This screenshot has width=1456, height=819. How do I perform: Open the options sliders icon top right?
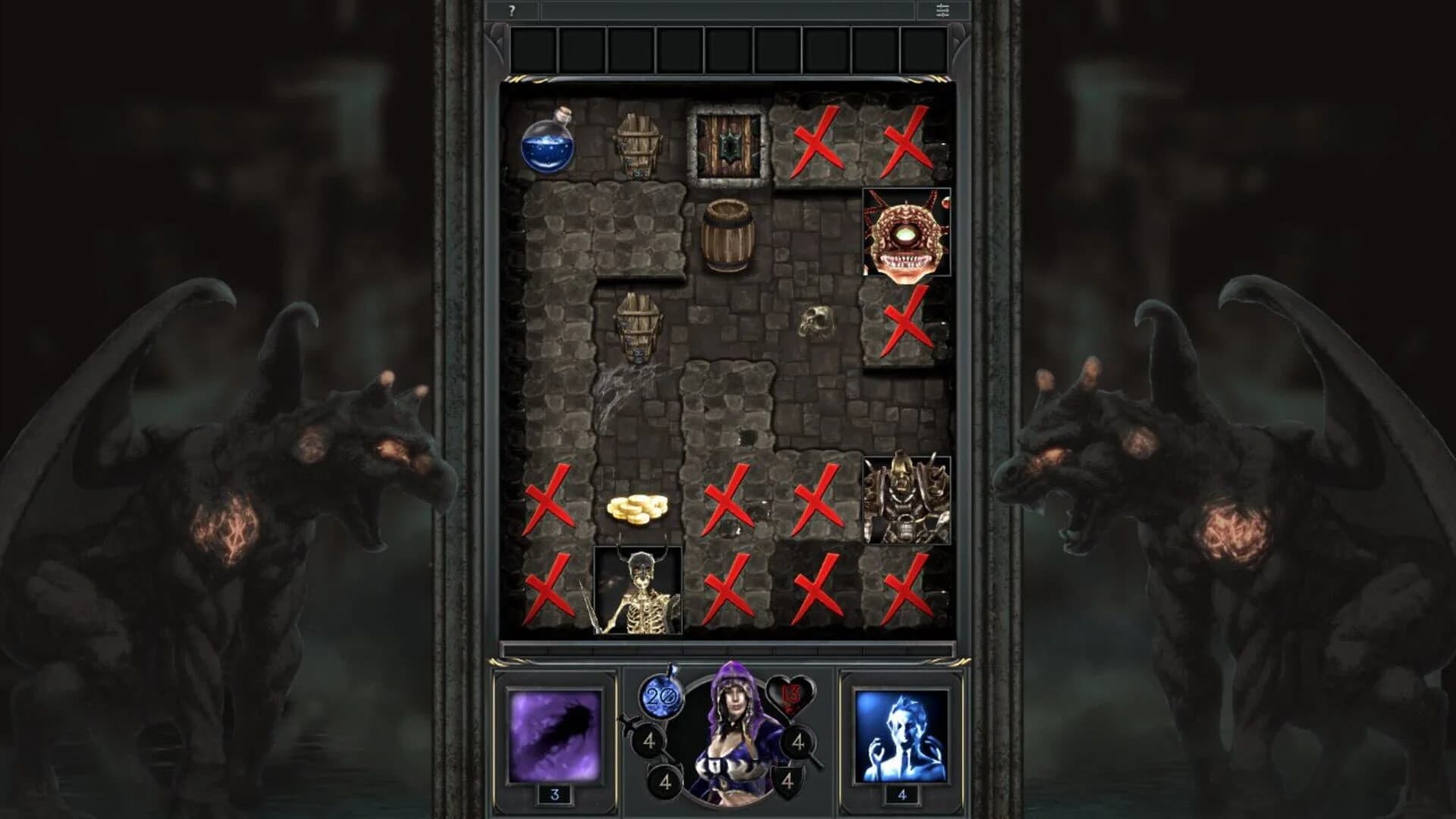click(x=942, y=11)
